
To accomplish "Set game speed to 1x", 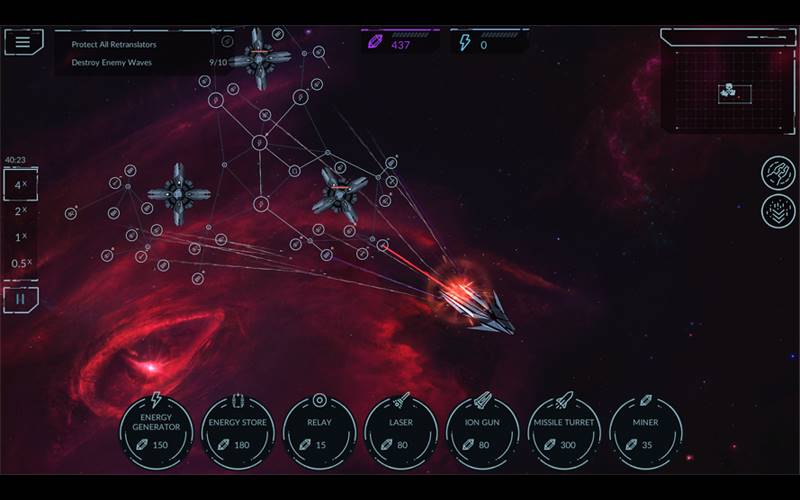I will (x=20, y=237).
